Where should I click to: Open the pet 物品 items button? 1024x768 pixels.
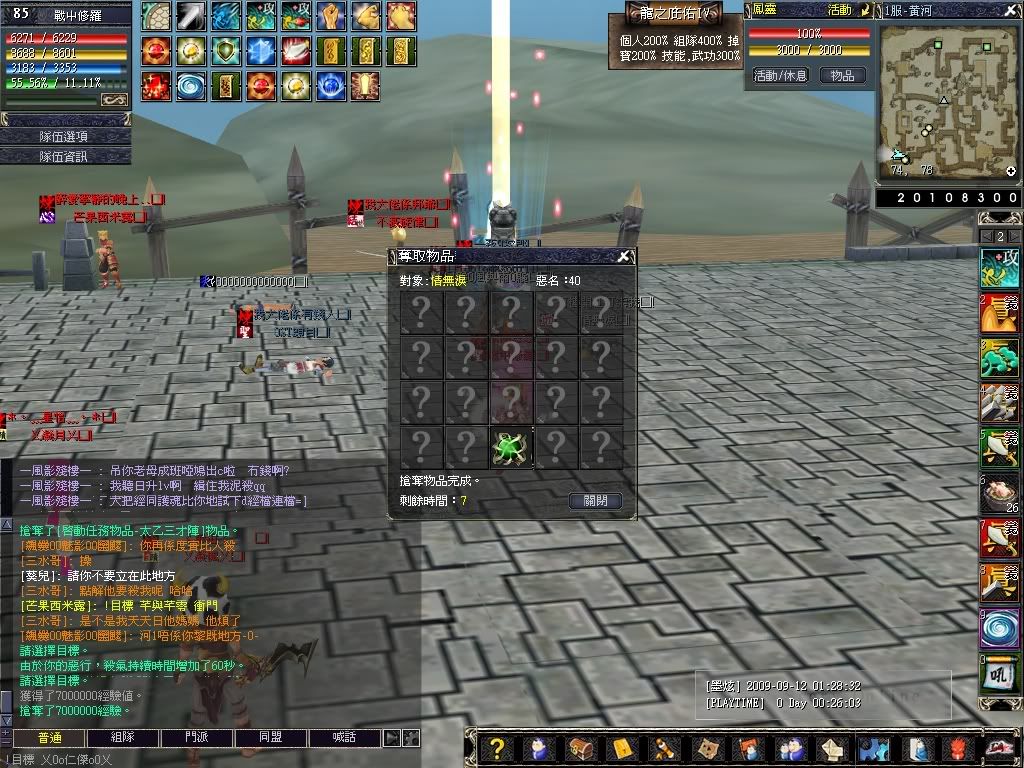842,76
